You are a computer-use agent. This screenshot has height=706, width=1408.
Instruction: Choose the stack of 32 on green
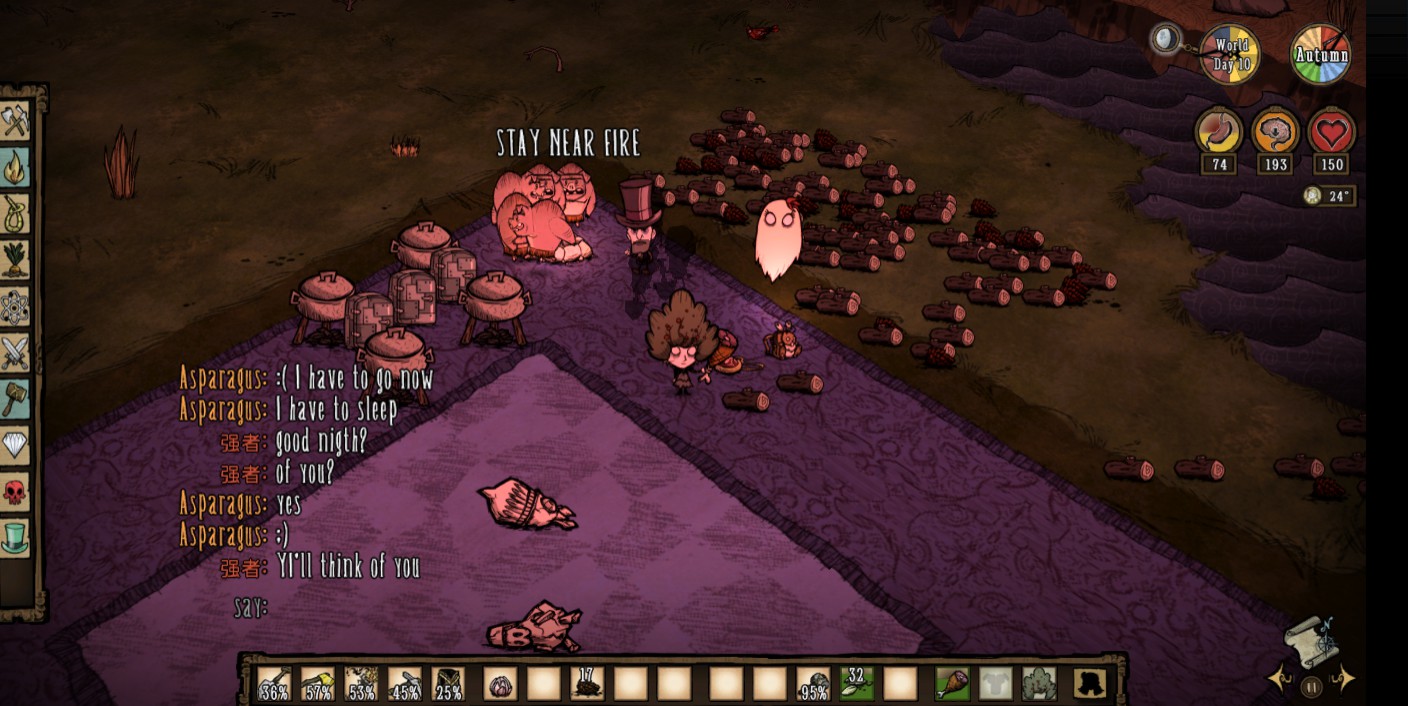click(856, 683)
